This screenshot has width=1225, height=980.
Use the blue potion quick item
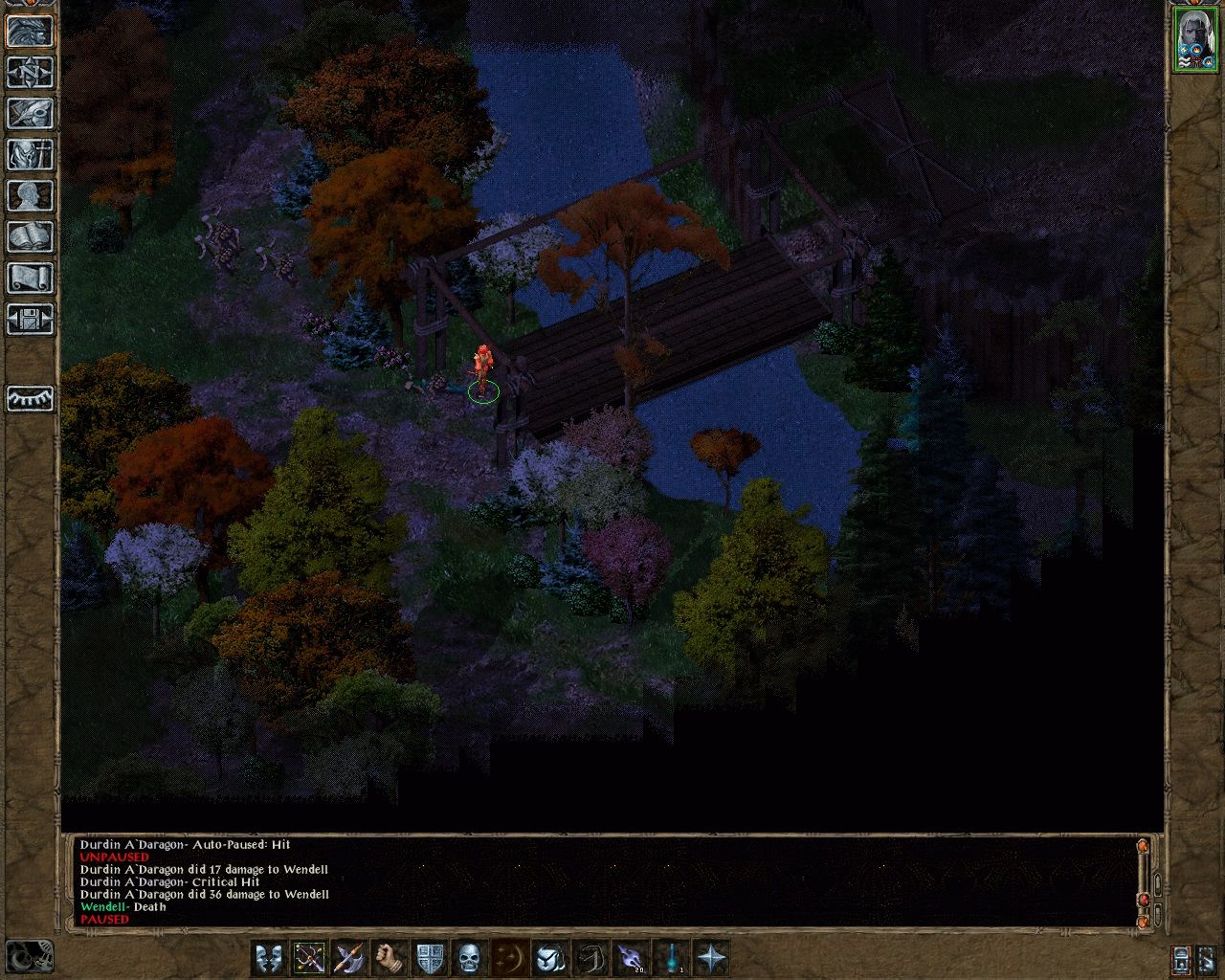click(x=671, y=957)
